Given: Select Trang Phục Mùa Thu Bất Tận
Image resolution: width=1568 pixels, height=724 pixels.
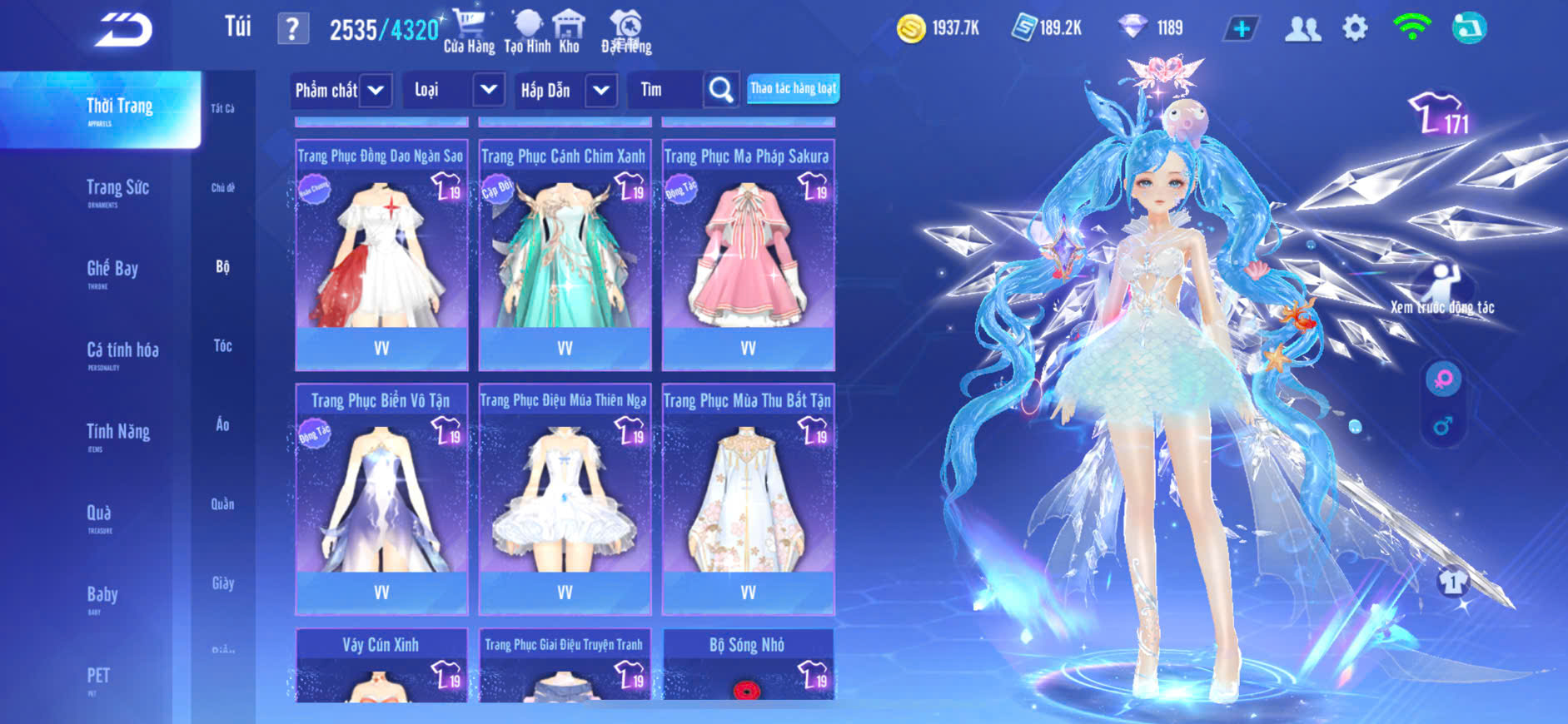Looking at the screenshot, I should (748, 498).
